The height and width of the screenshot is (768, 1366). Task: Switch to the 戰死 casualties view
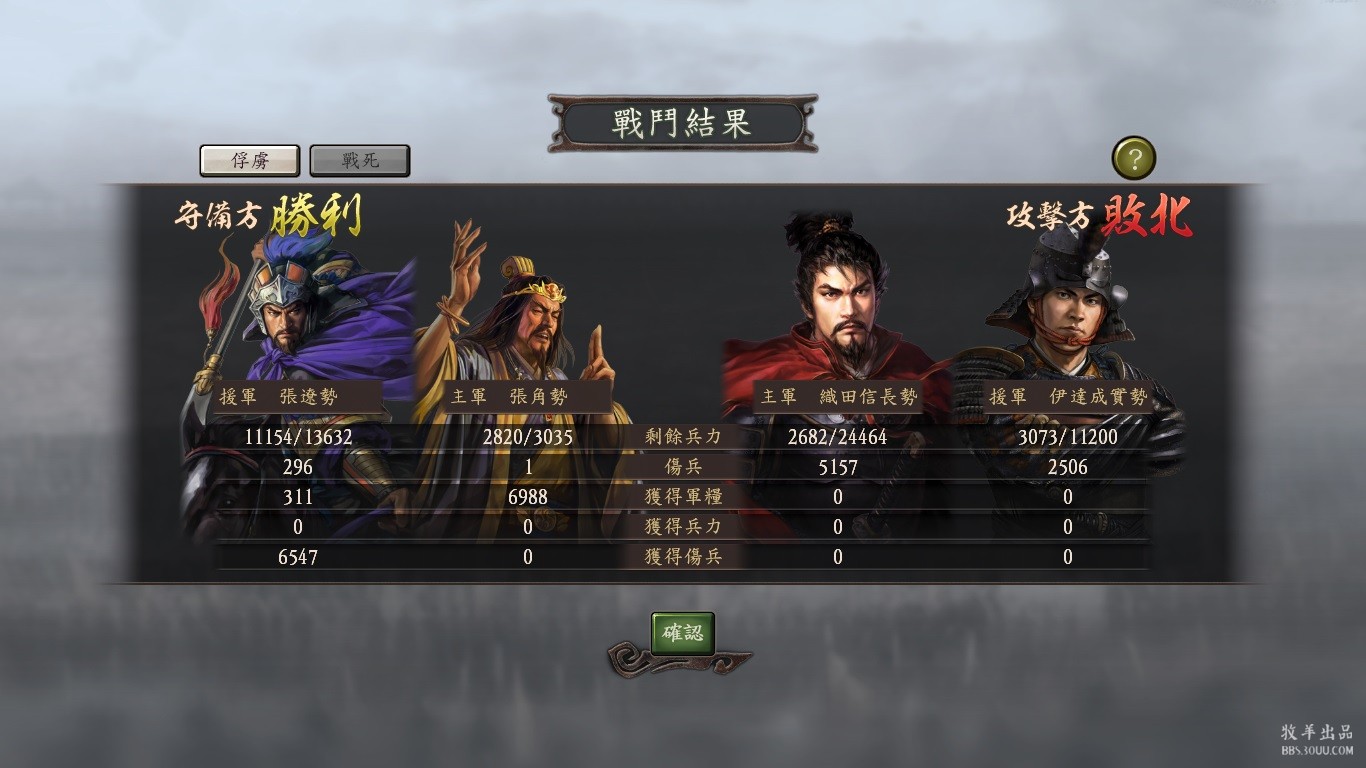360,160
